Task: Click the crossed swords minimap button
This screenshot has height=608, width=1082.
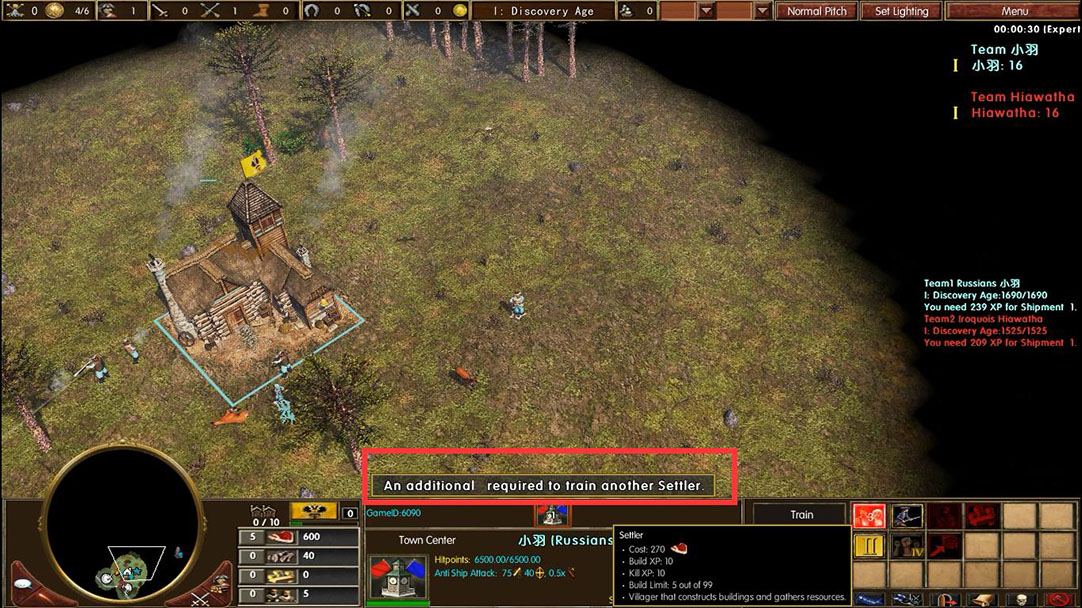Action: click(198, 599)
